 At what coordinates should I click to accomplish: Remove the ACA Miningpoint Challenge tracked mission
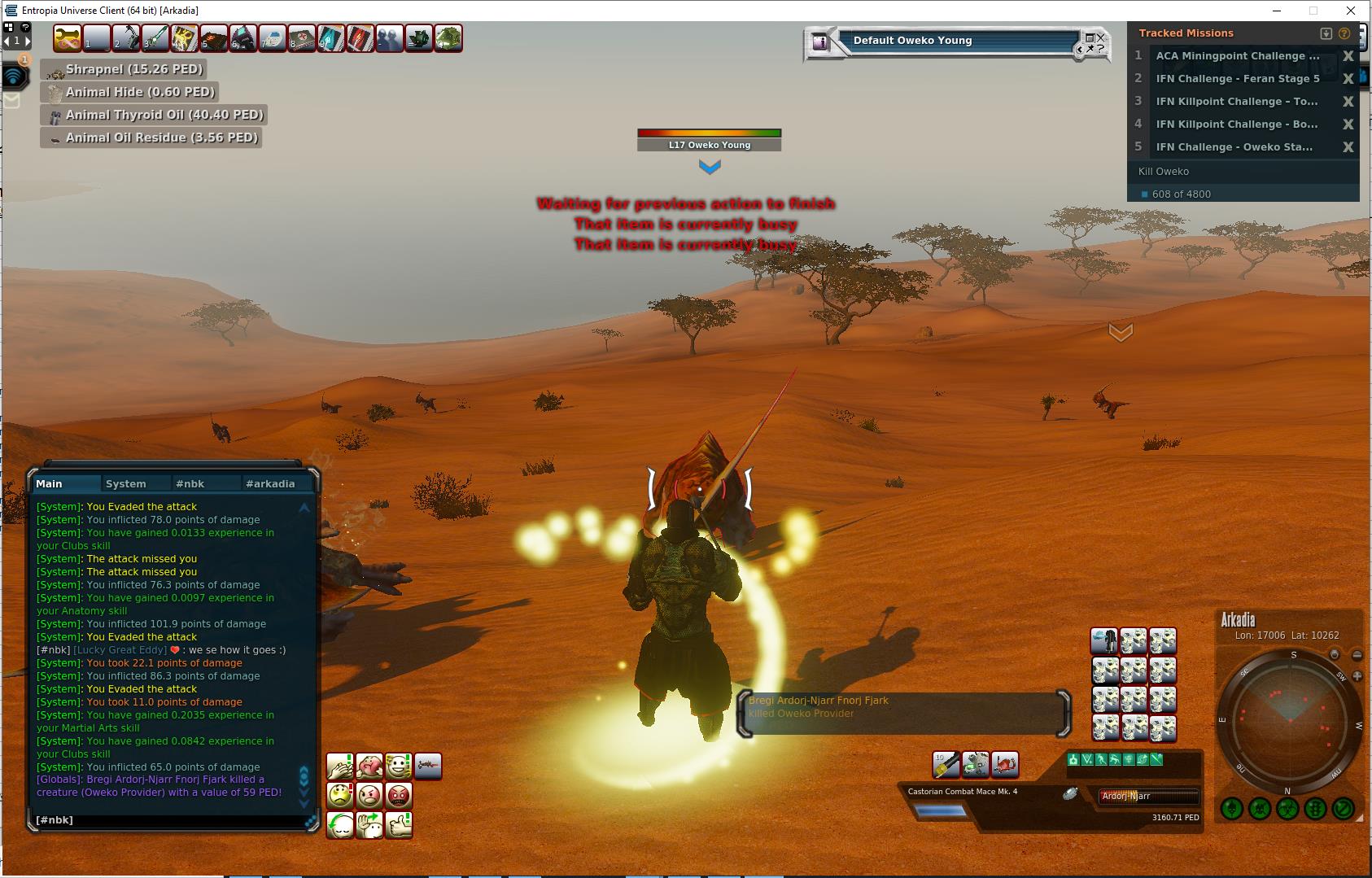click(x=1348, y=56)
